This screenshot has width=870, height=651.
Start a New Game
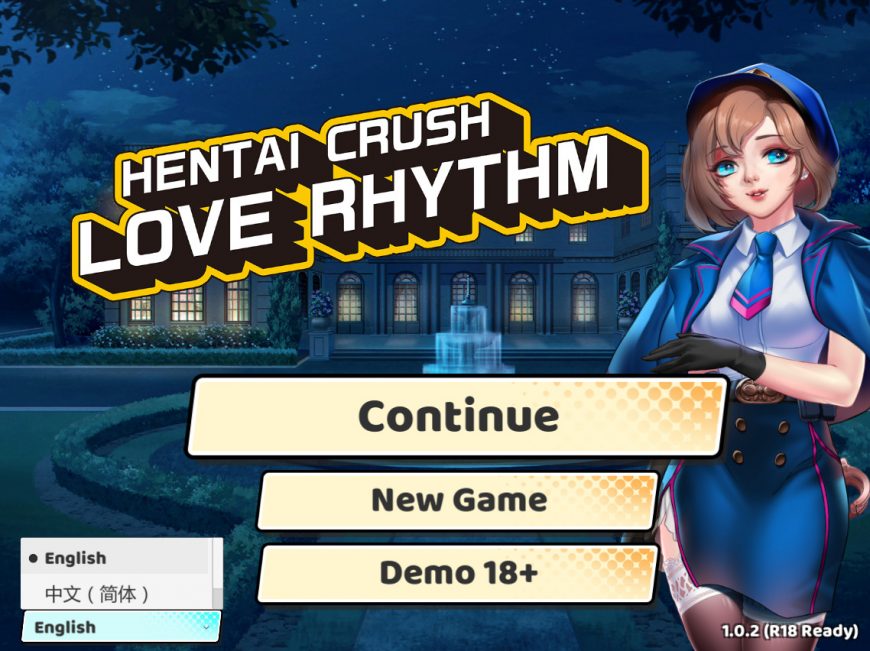click(x=458, y=500)
